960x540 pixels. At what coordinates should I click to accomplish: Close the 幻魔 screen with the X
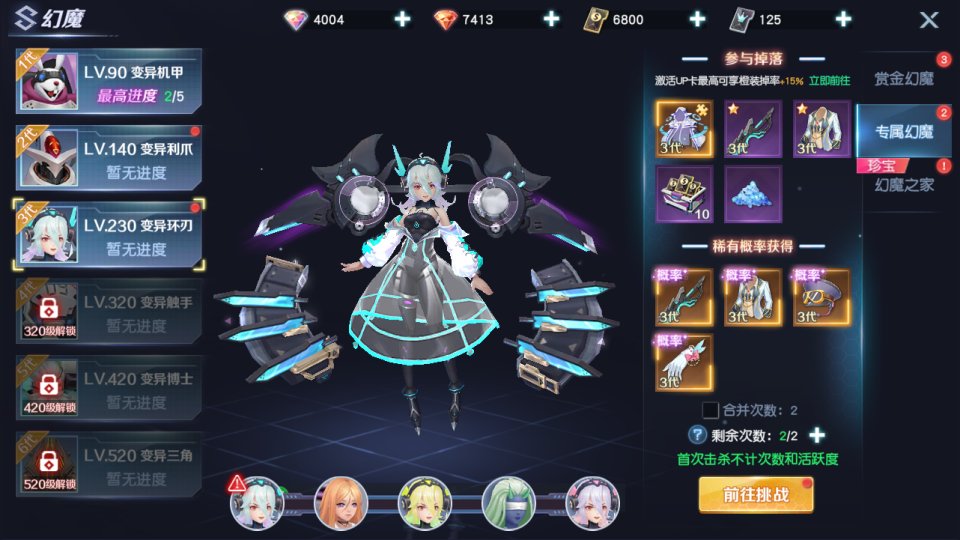point(929,20)
